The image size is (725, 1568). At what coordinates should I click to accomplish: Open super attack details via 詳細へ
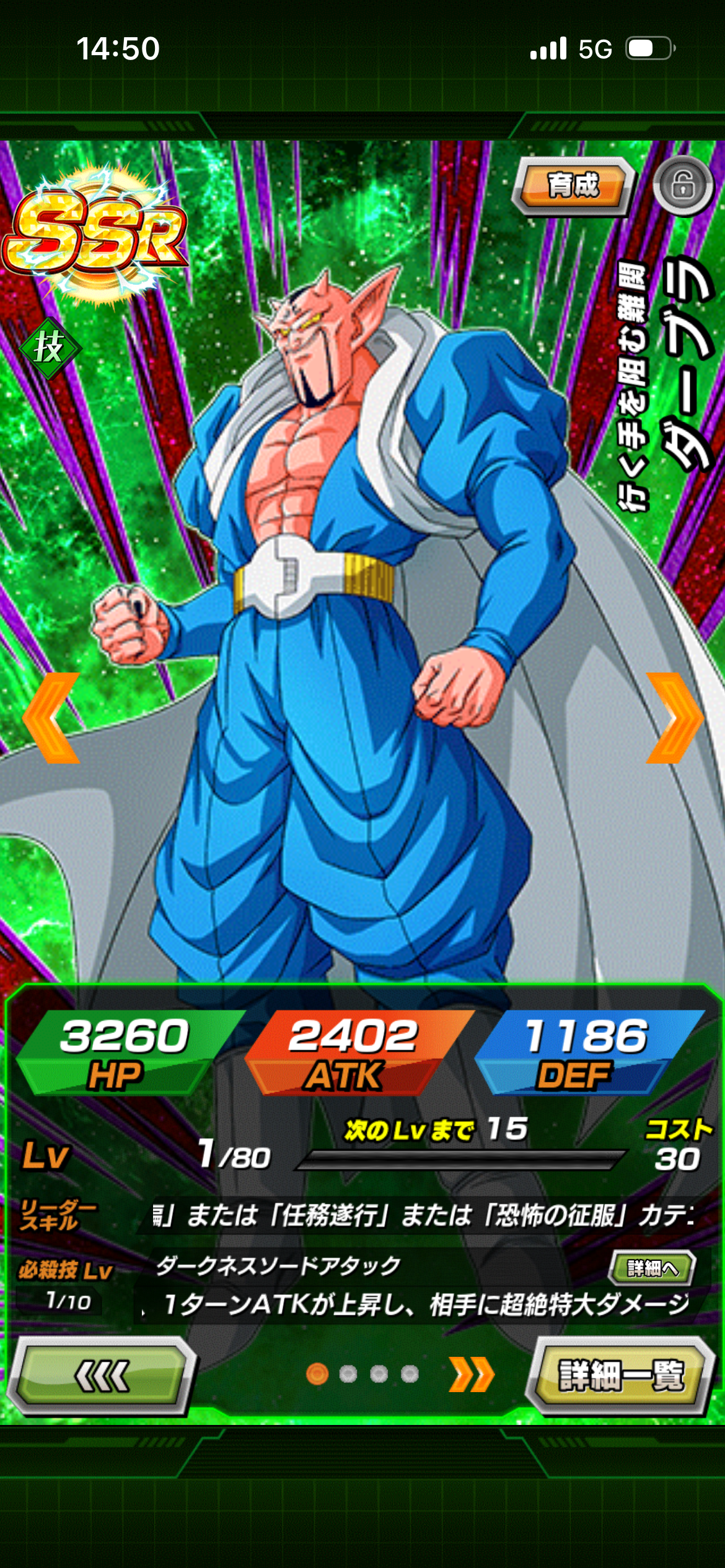pos(652,1268)
